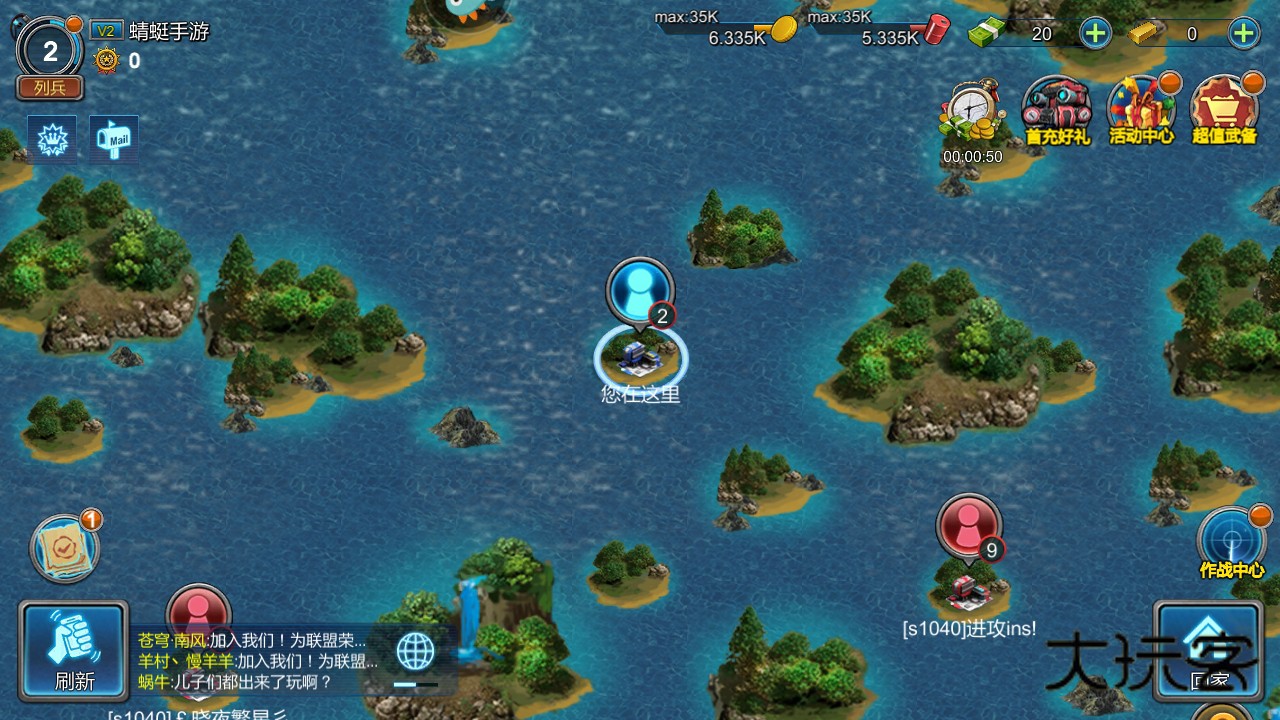Tap green plus next to gold bars

click(x=1243, y=32)
